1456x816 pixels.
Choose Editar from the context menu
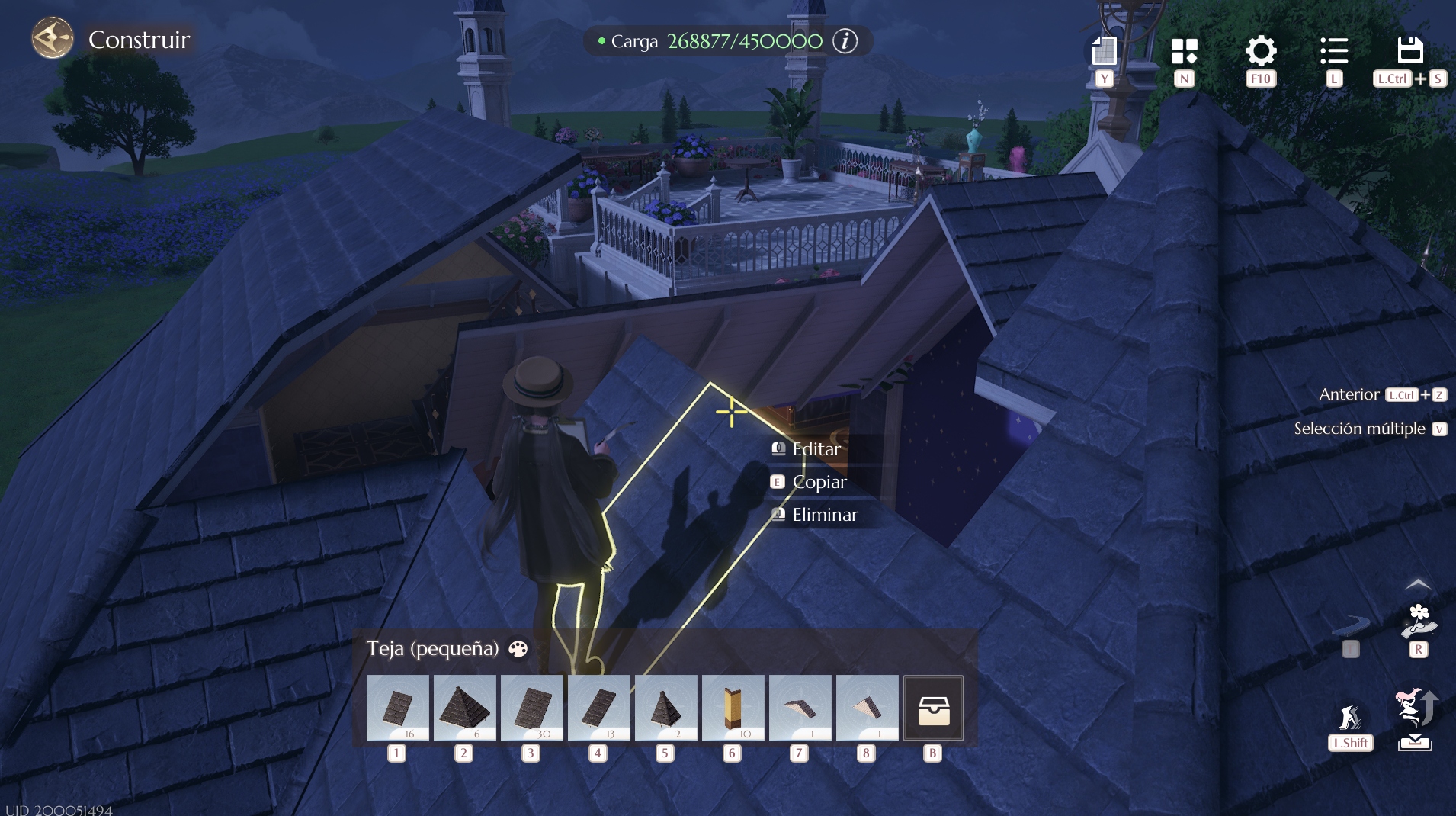pos(816,449)
